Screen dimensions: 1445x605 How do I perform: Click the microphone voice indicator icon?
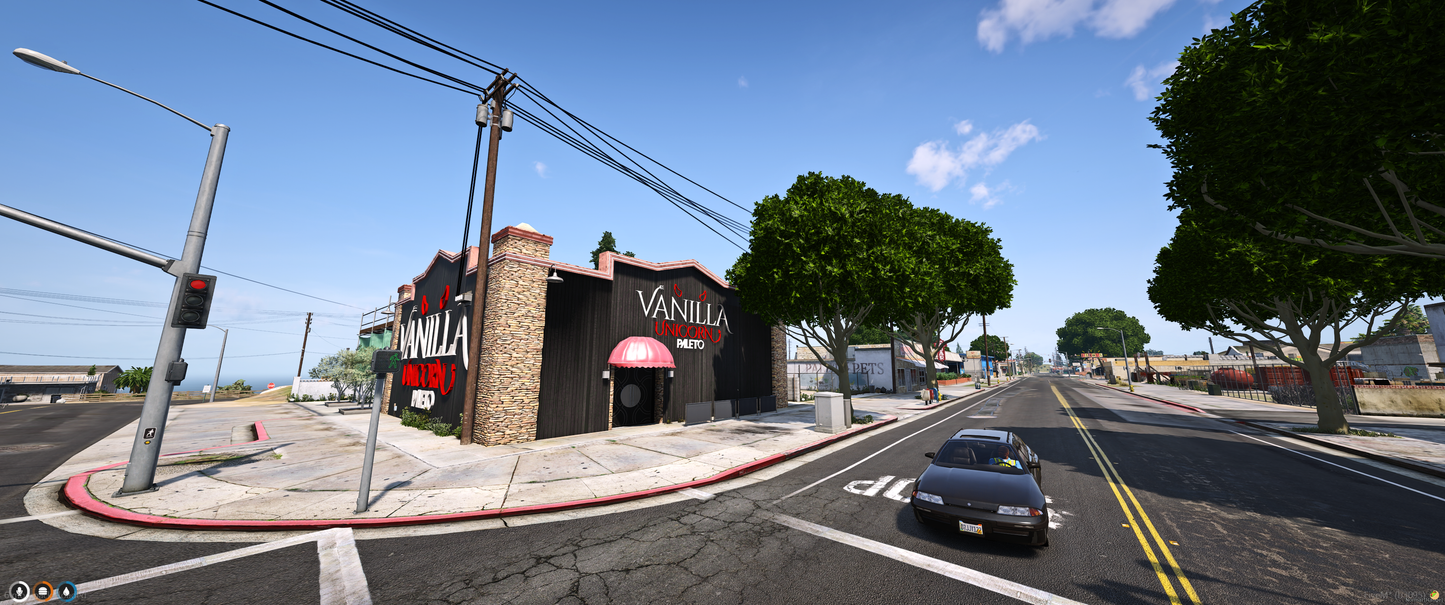click(19, 591)
